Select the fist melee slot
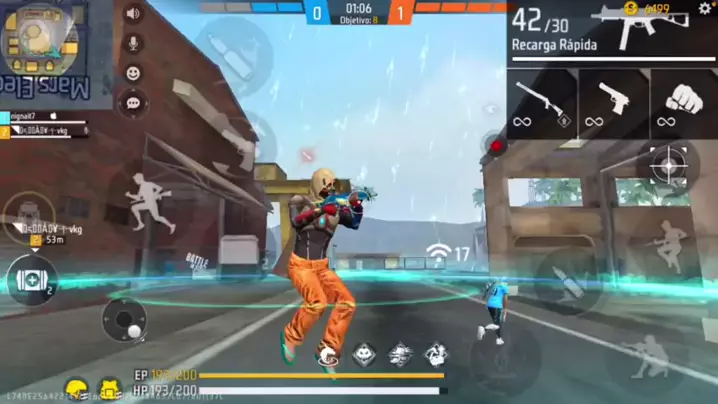 point(683,104)
